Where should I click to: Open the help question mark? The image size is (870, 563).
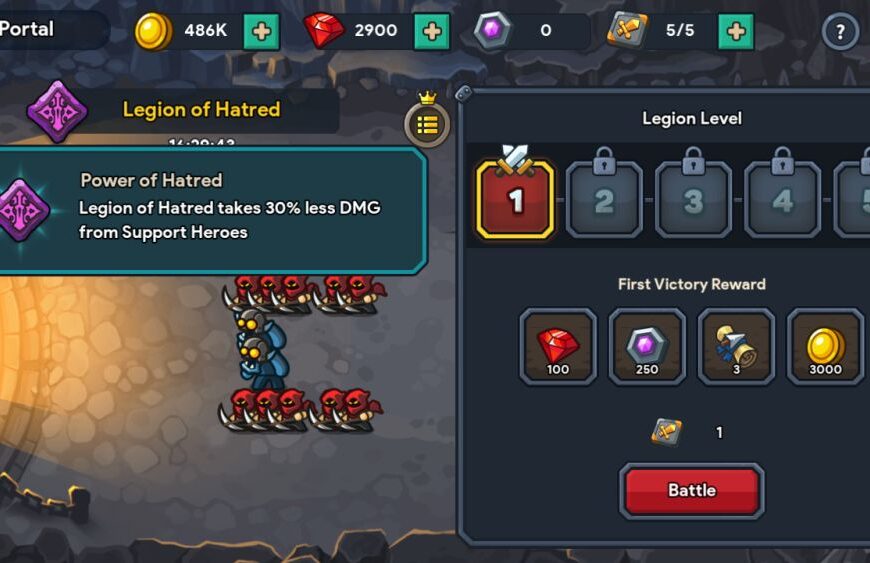pos(840,32)
